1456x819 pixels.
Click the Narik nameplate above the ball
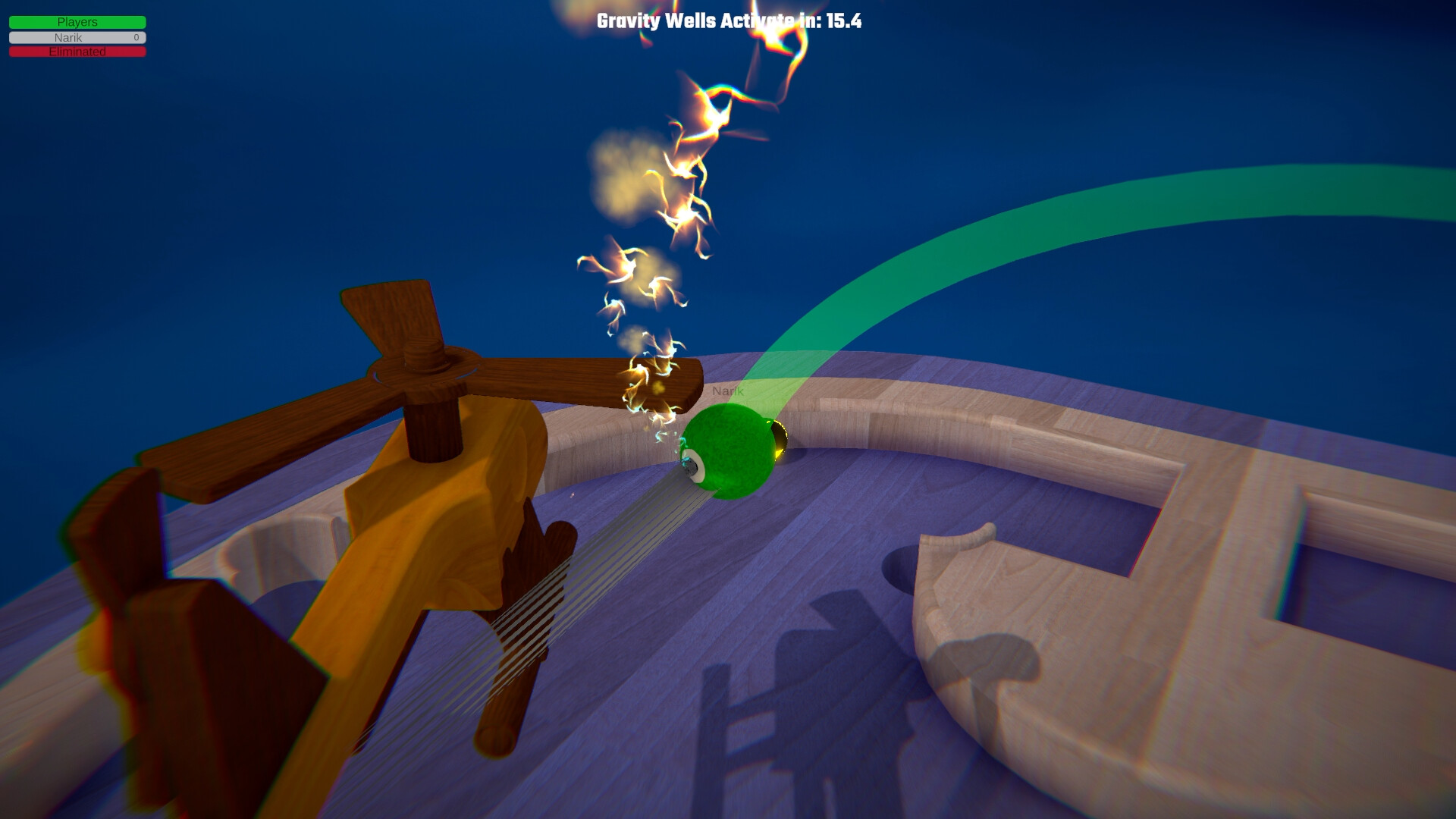tap(728, 392)
